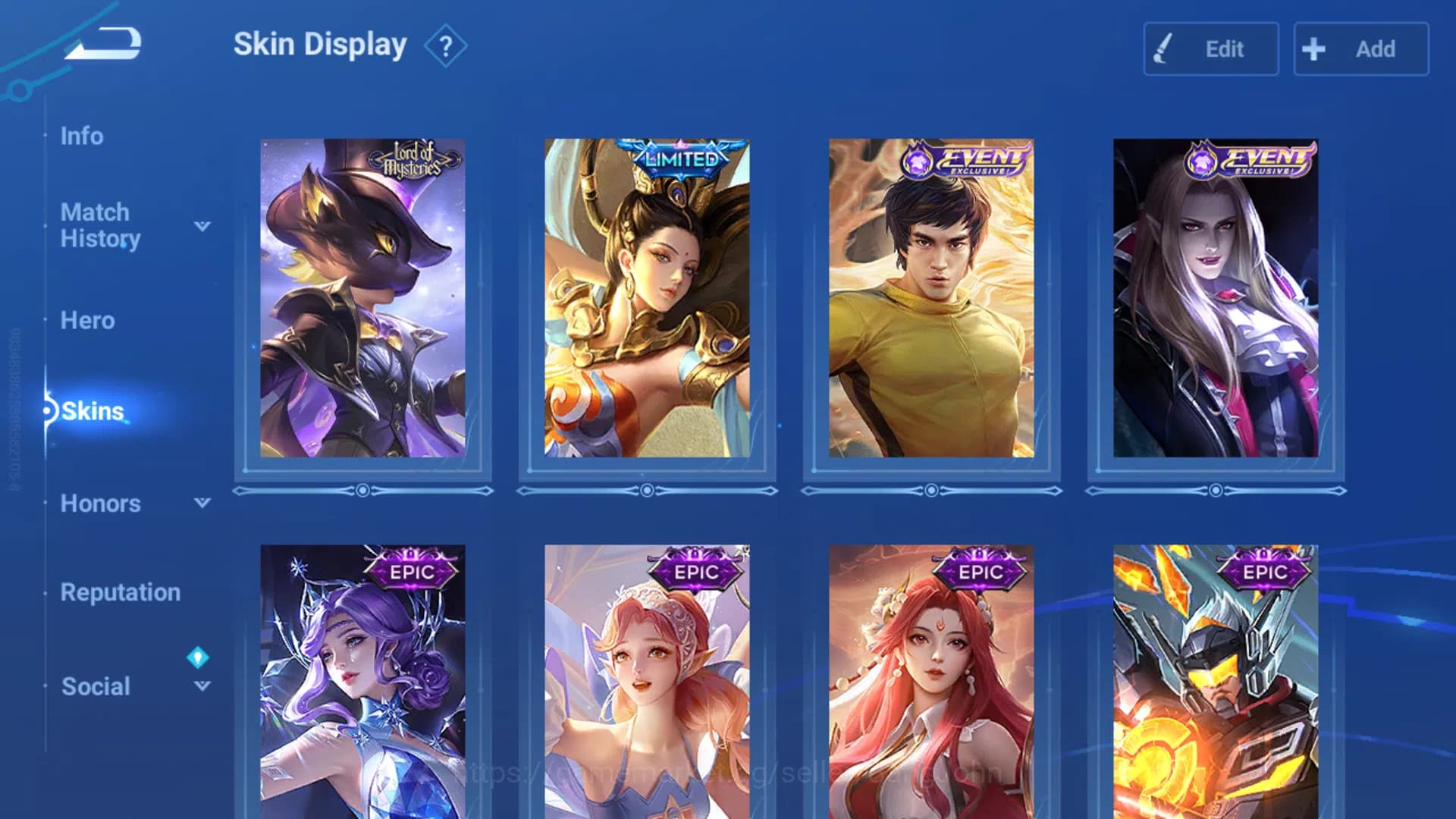The height and width of the screenshot is (819, 1456).
Task: Click the diamond icon beside Social
Action: pyautogui.click(x=199, y=658)
